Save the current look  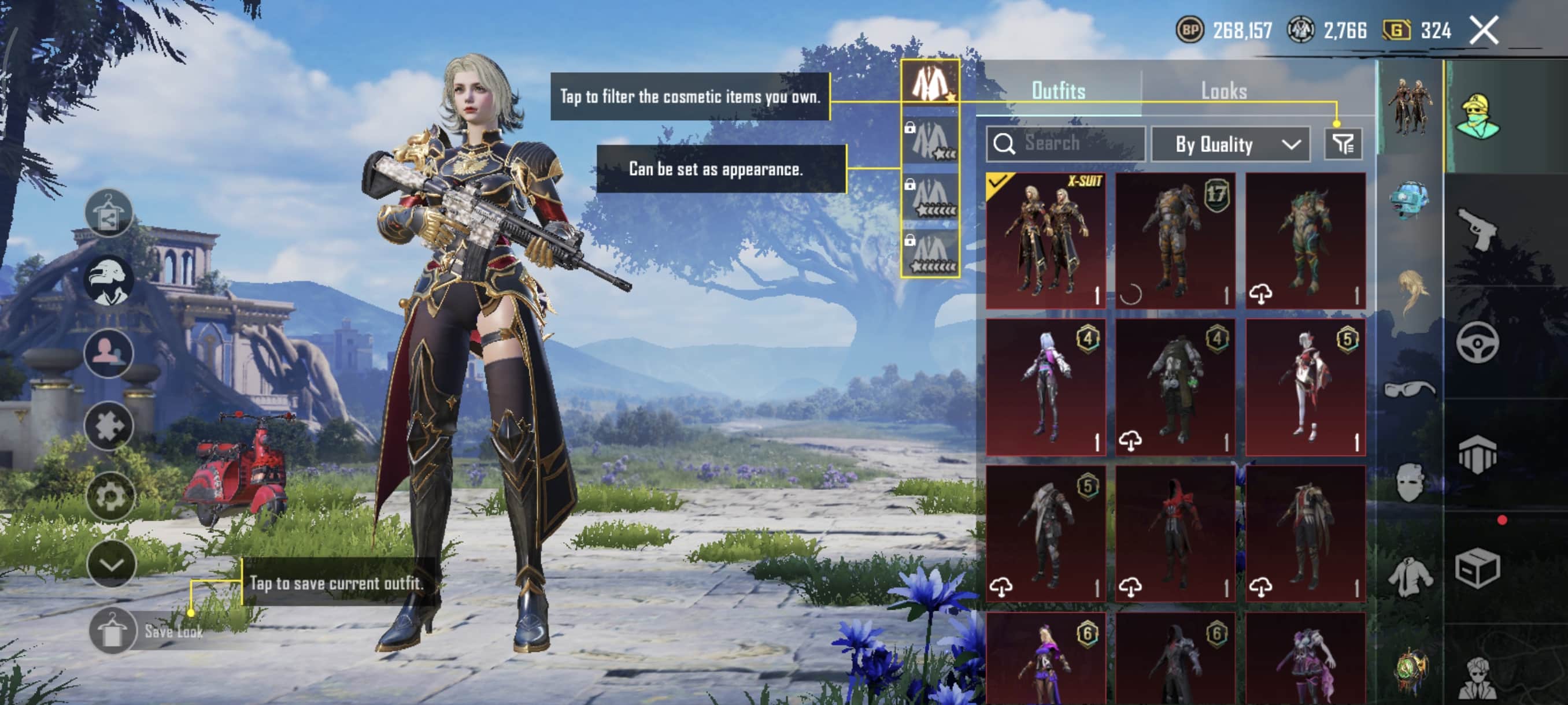pyautogui.click(x=113, y=631)
